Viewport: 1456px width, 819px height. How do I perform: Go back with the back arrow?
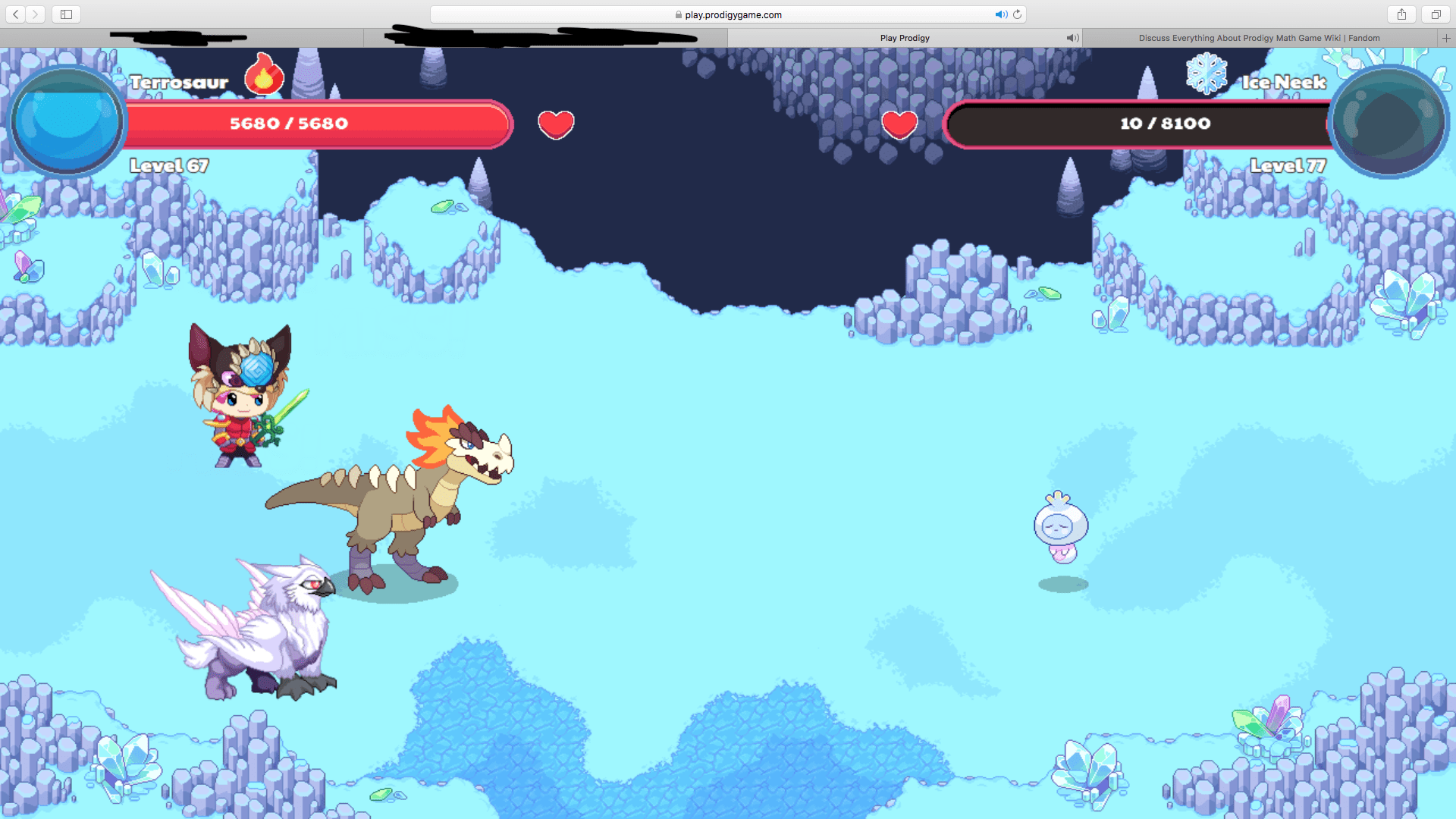click(x=15, y=14)
